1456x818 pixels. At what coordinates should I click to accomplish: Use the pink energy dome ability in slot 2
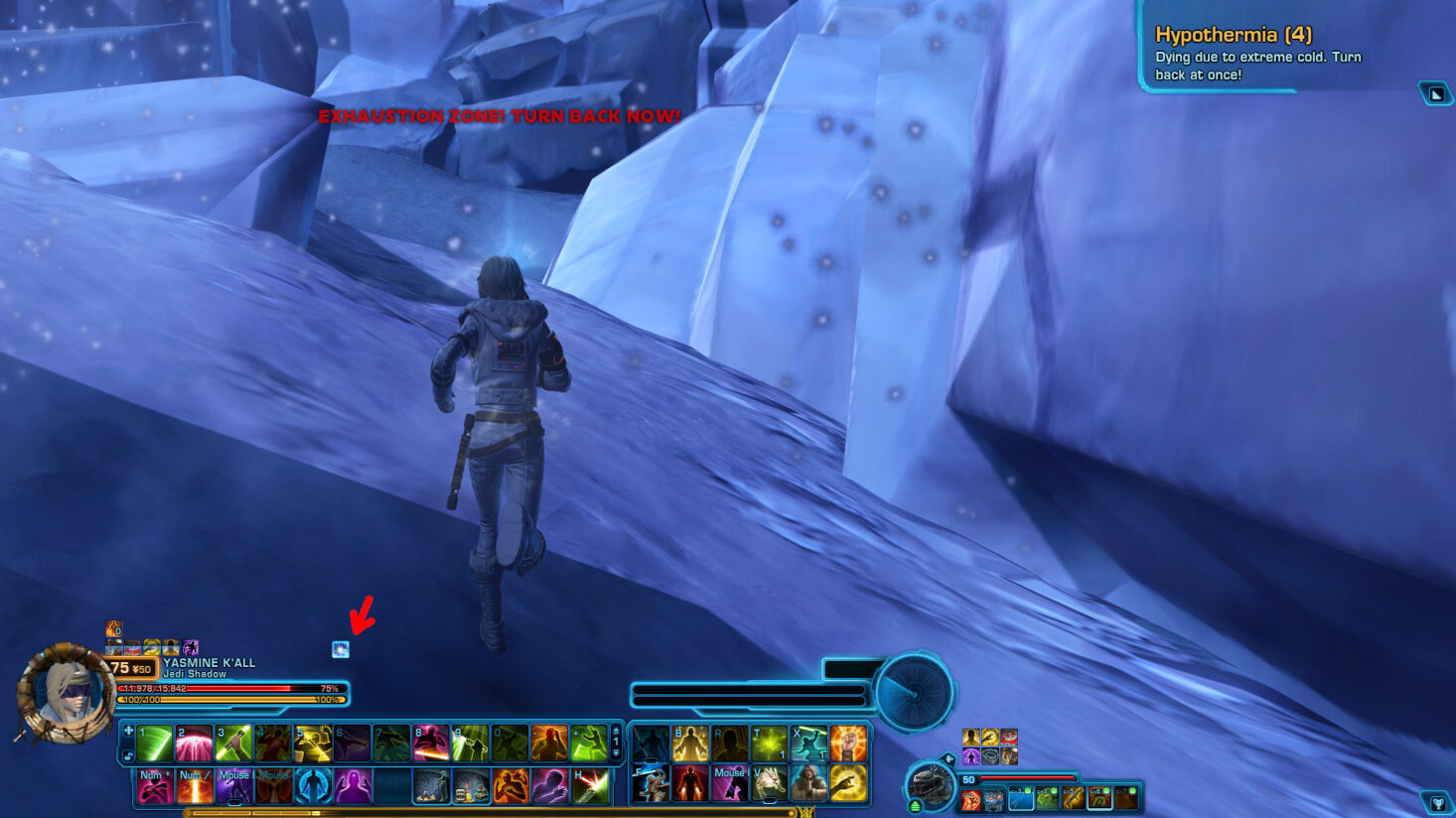click(195, 743)
